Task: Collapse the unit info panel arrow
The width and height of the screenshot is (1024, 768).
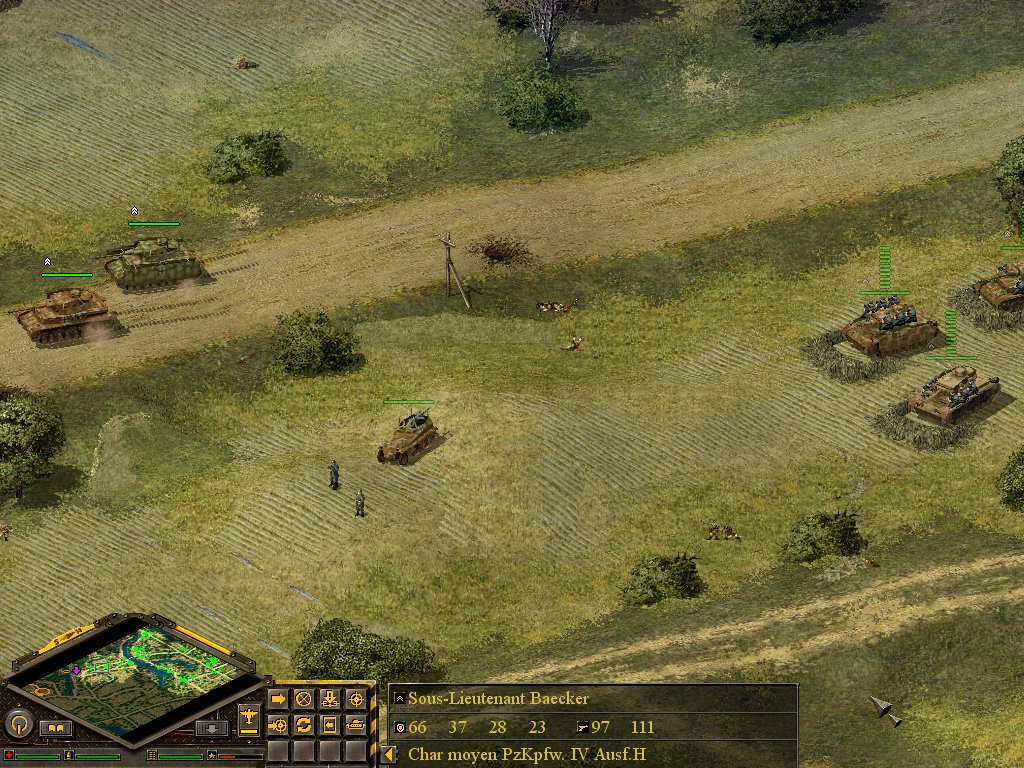Action: tap(388, 755)
